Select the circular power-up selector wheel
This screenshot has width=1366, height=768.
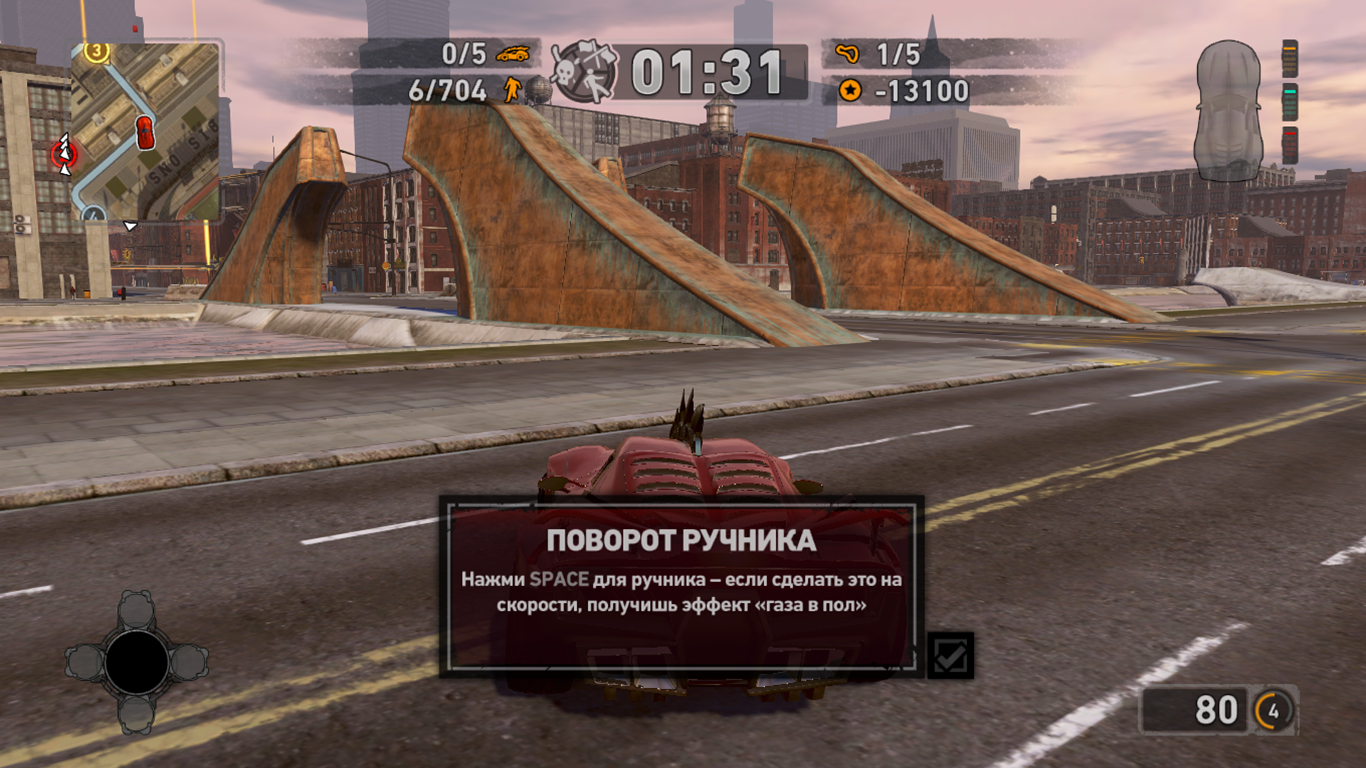137,662
